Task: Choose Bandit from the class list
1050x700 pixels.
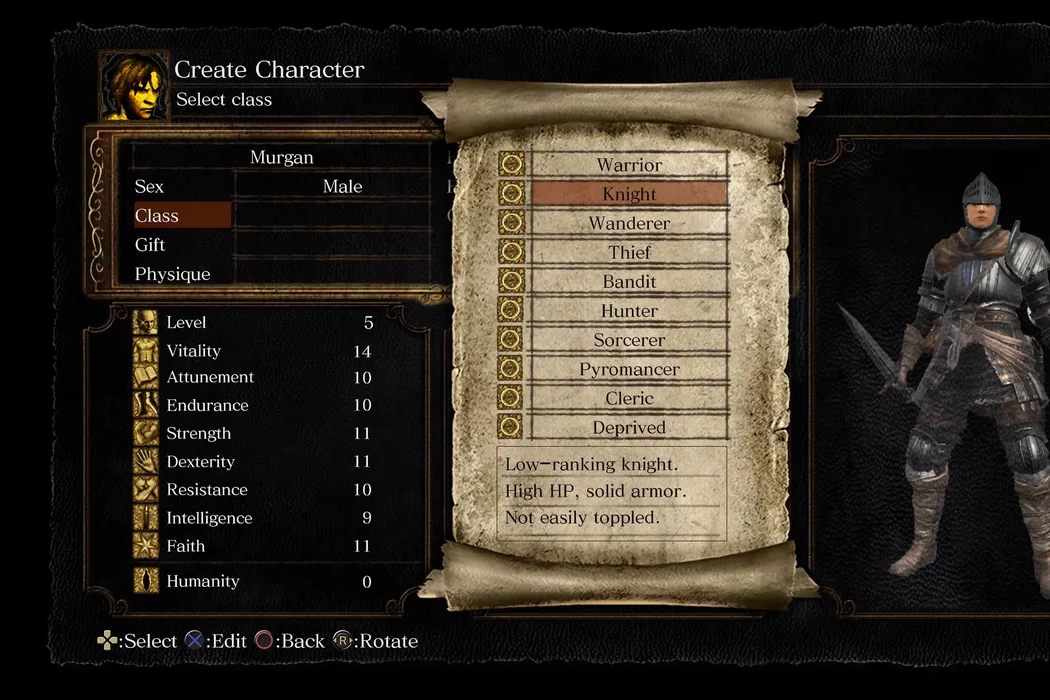Action: pyautogui.click(x=629, y=282)
